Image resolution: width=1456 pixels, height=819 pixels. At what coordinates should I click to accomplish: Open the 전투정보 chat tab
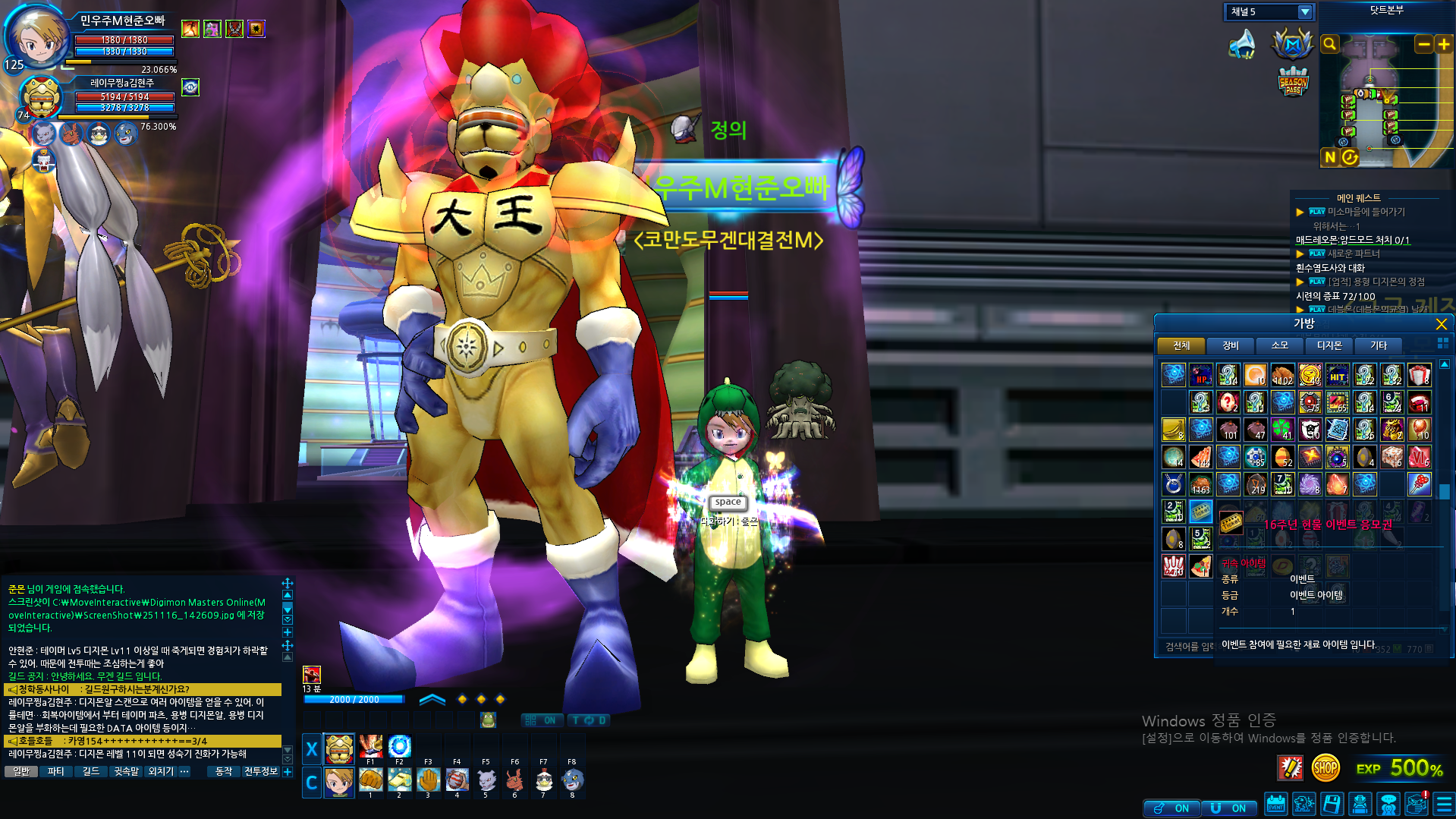coord(260,772)
